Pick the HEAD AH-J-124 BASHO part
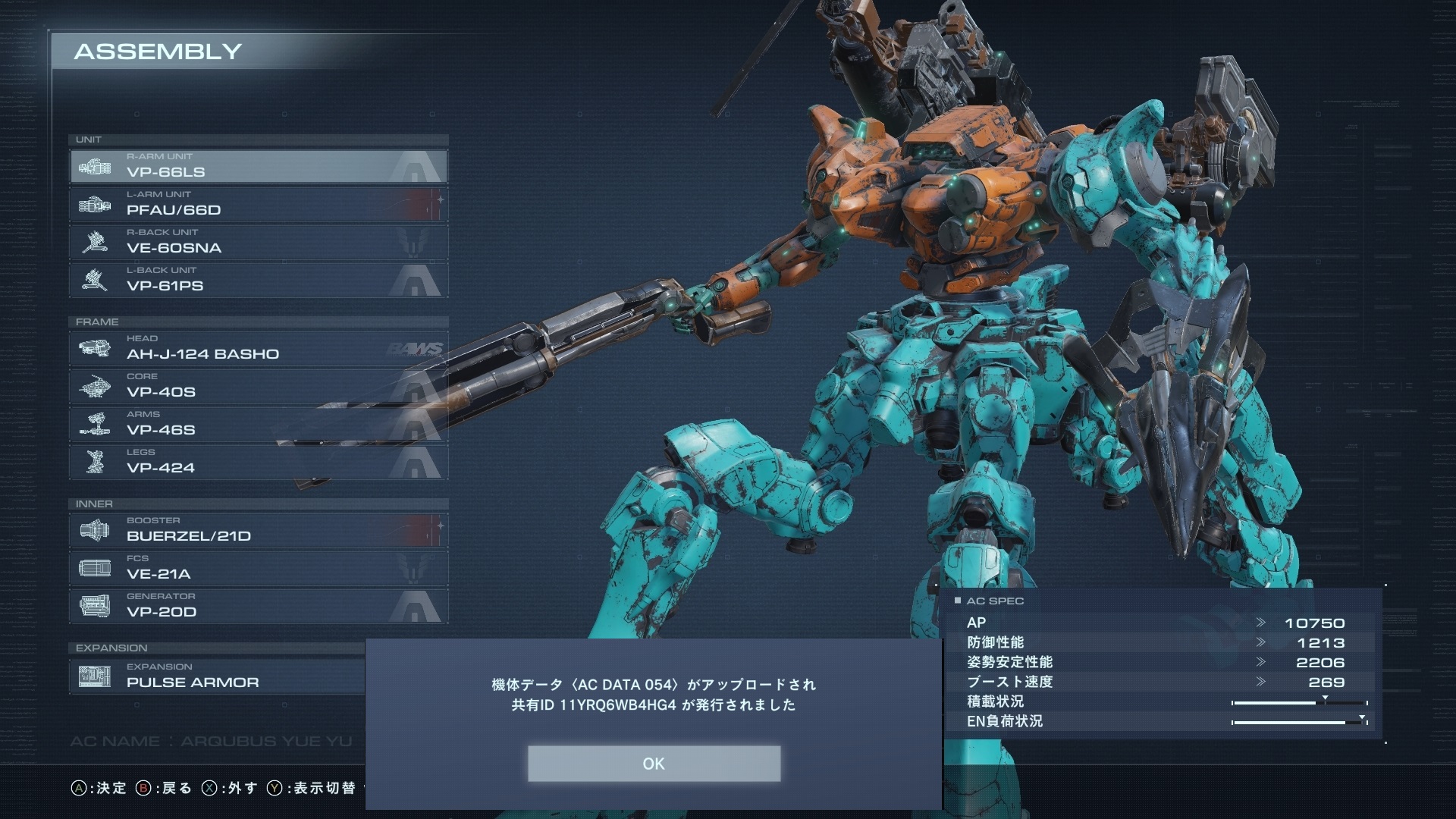Screen dimensions: 1456x819 point(258,348)
